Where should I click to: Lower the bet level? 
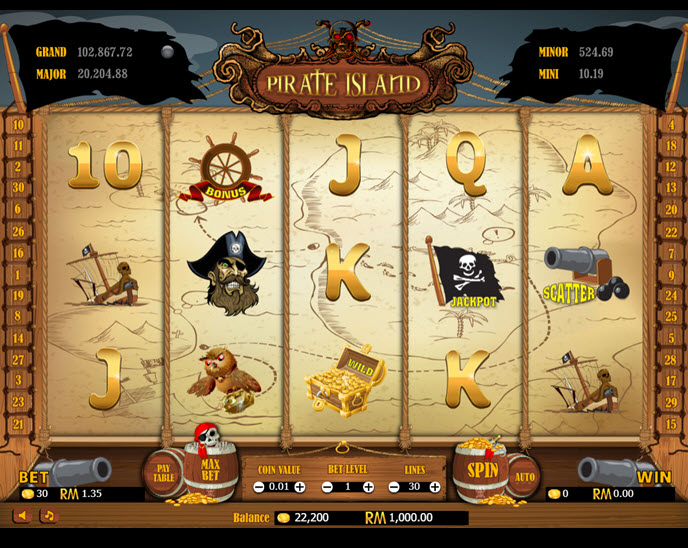point(327,487)
